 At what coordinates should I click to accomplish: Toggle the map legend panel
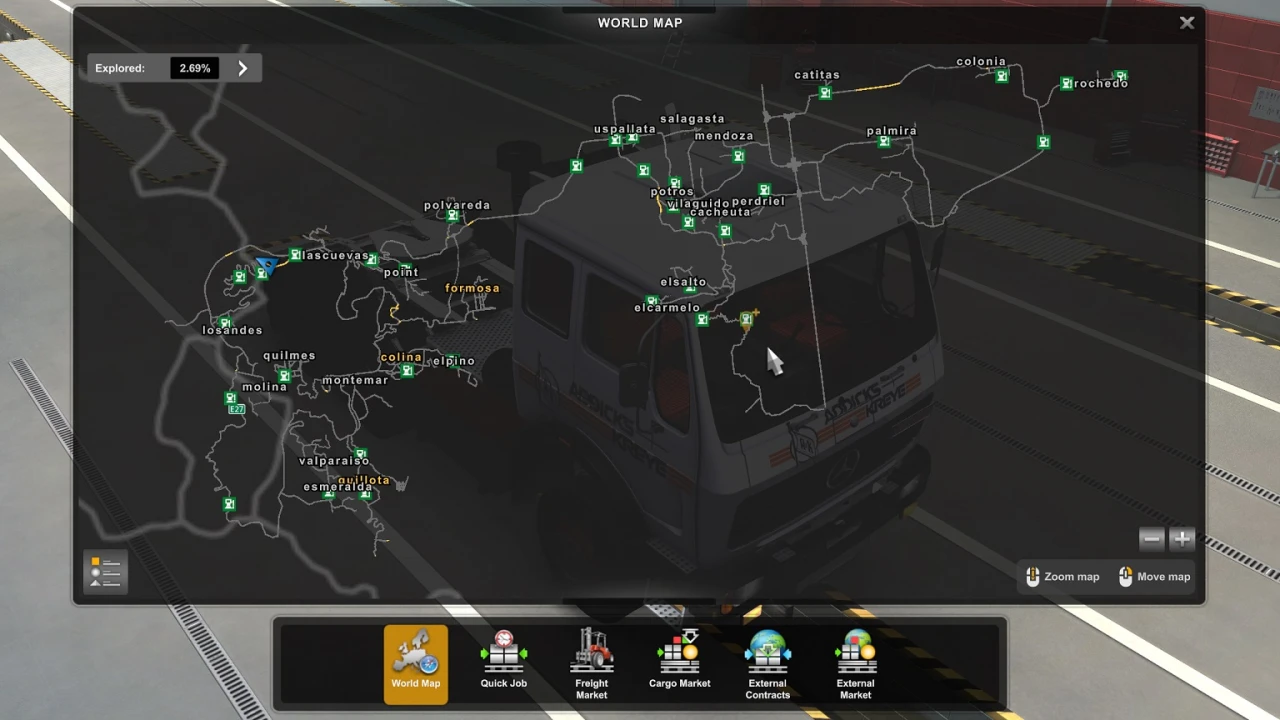point(104,571)
